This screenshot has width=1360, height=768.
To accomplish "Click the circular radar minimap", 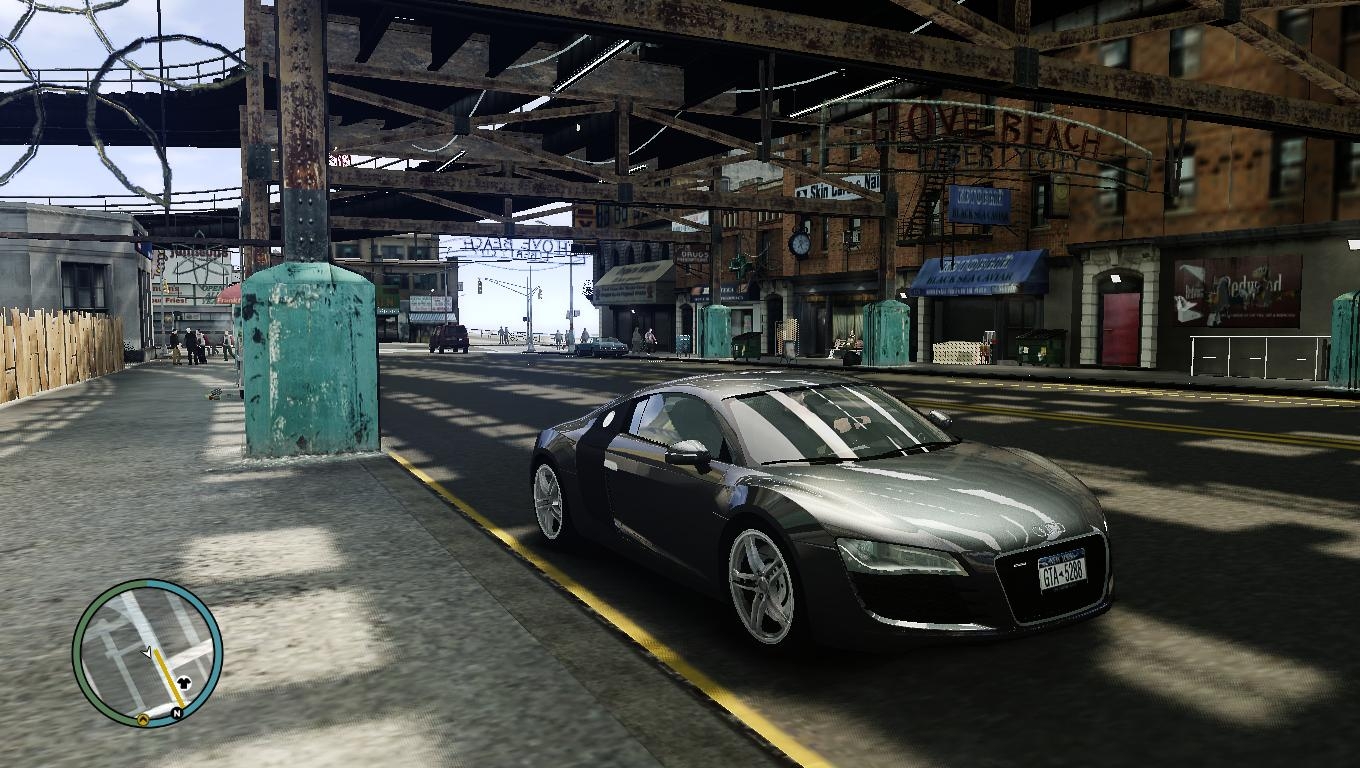I will click(147, 653).
